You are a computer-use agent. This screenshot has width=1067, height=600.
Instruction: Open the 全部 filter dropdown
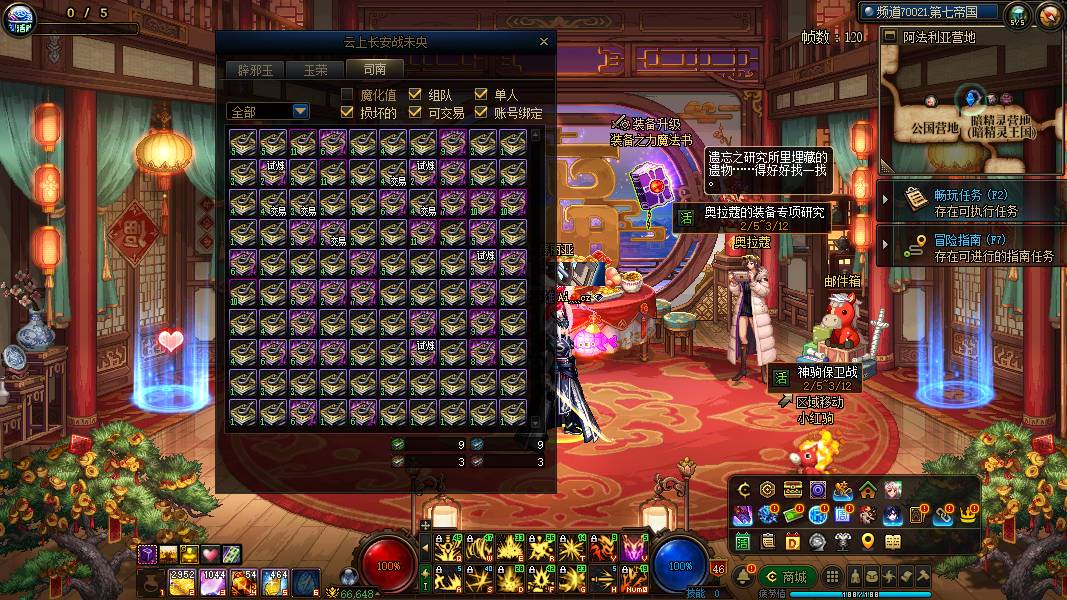point(300,111)
